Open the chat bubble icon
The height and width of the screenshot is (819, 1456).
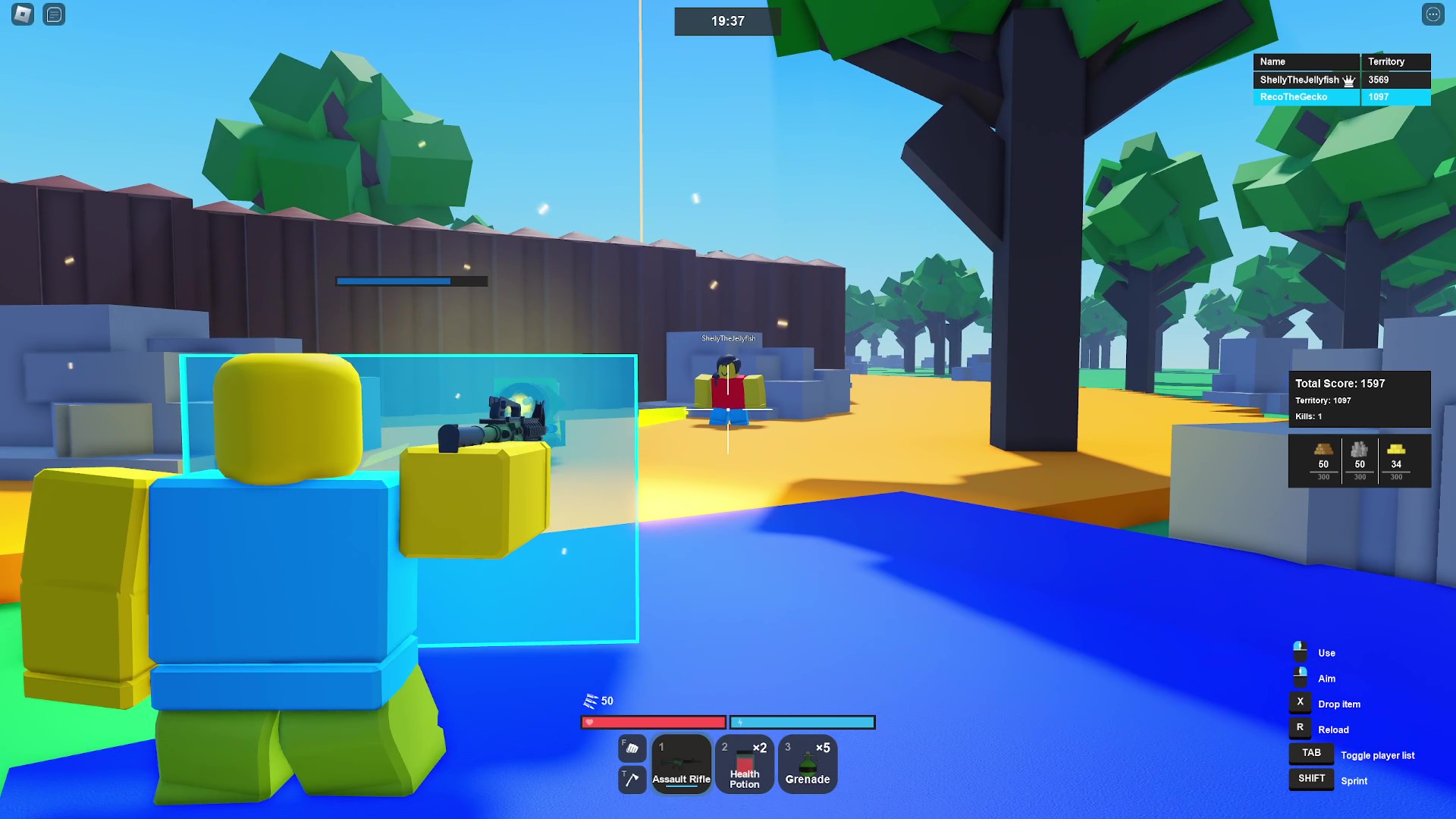pos(54,14)
